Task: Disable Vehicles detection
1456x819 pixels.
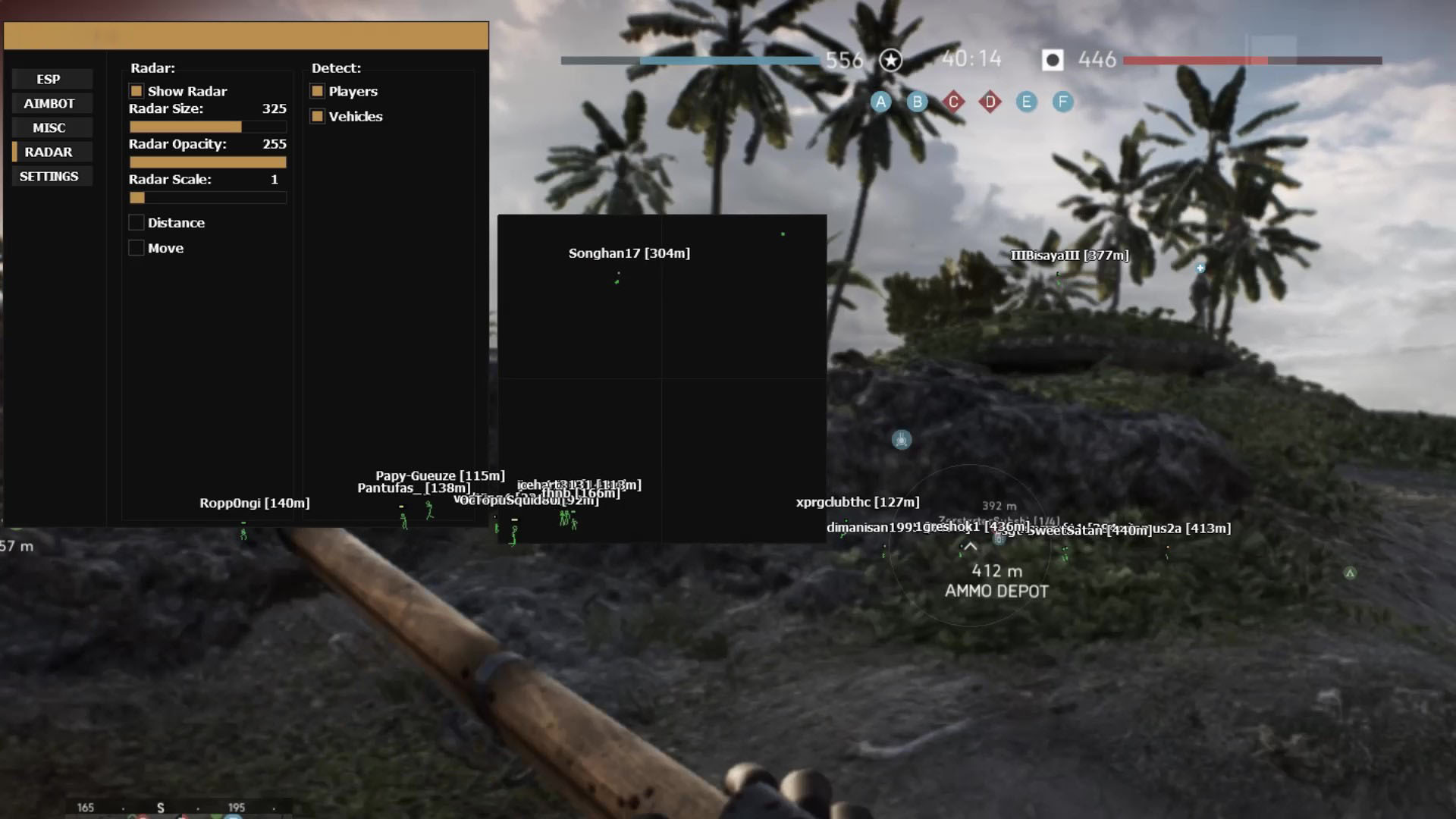Action: pos(317,116)
